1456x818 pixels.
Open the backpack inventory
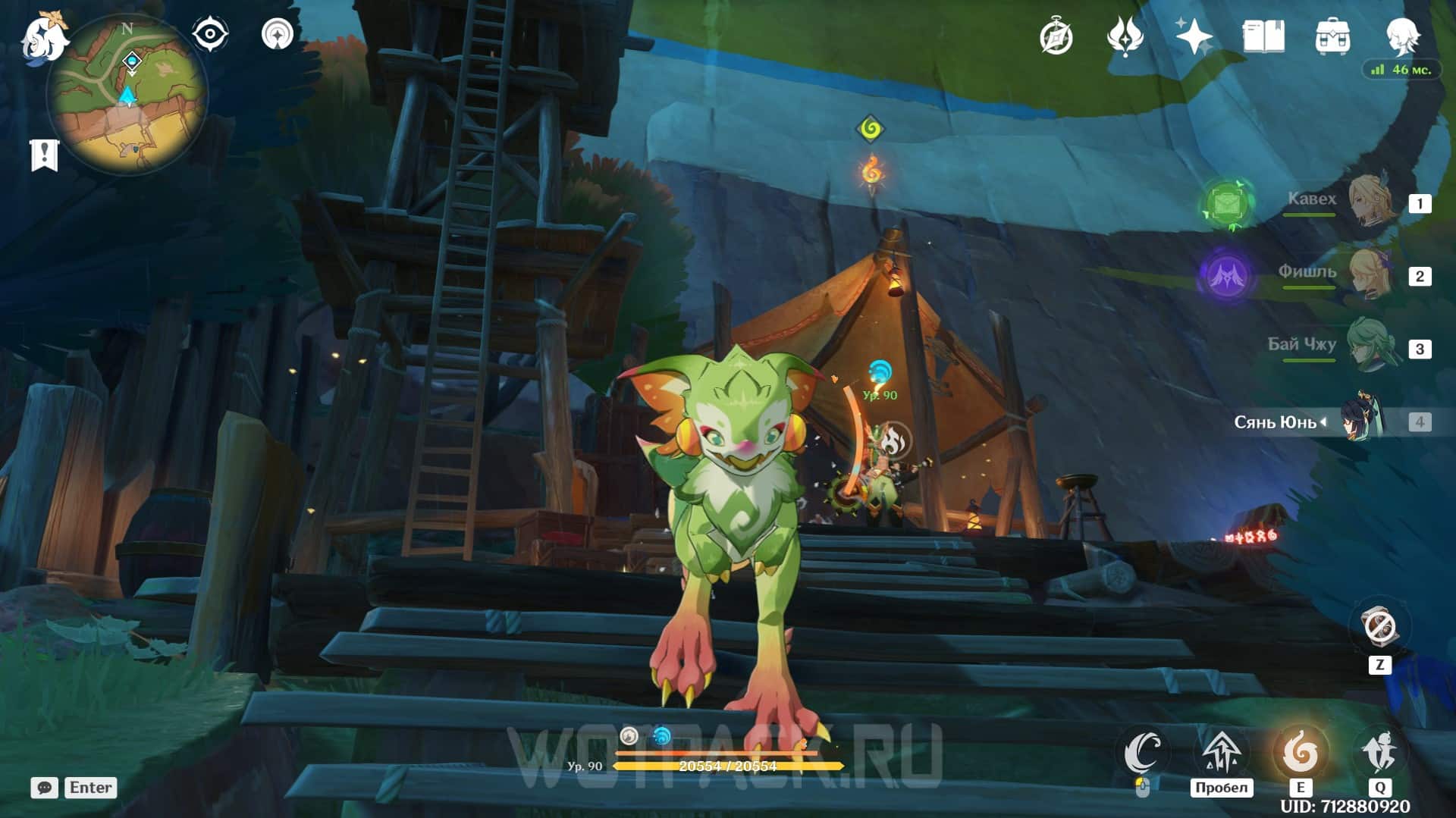(x=1332, y=36)
